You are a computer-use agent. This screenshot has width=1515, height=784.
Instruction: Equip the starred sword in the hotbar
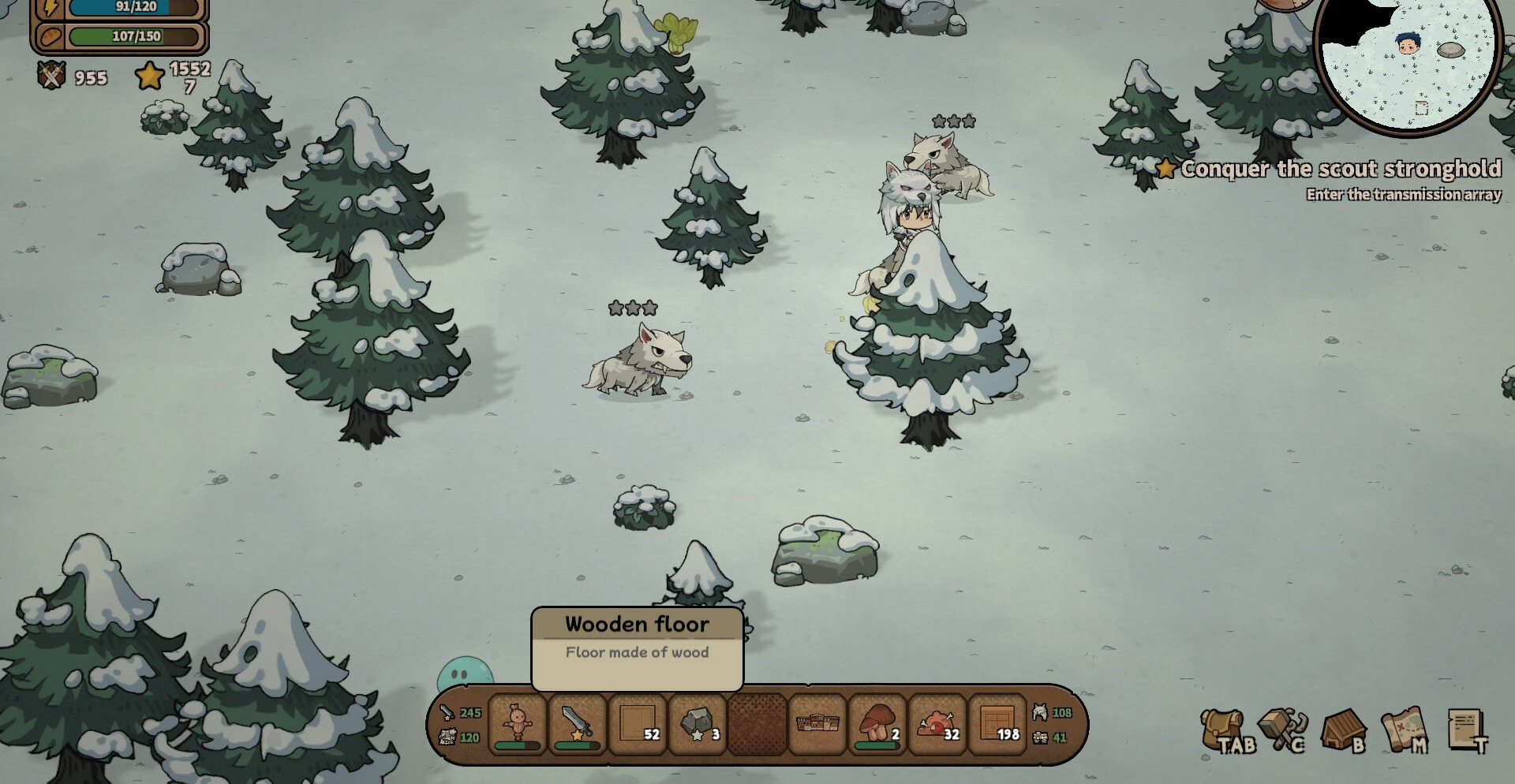coord(577,724)
